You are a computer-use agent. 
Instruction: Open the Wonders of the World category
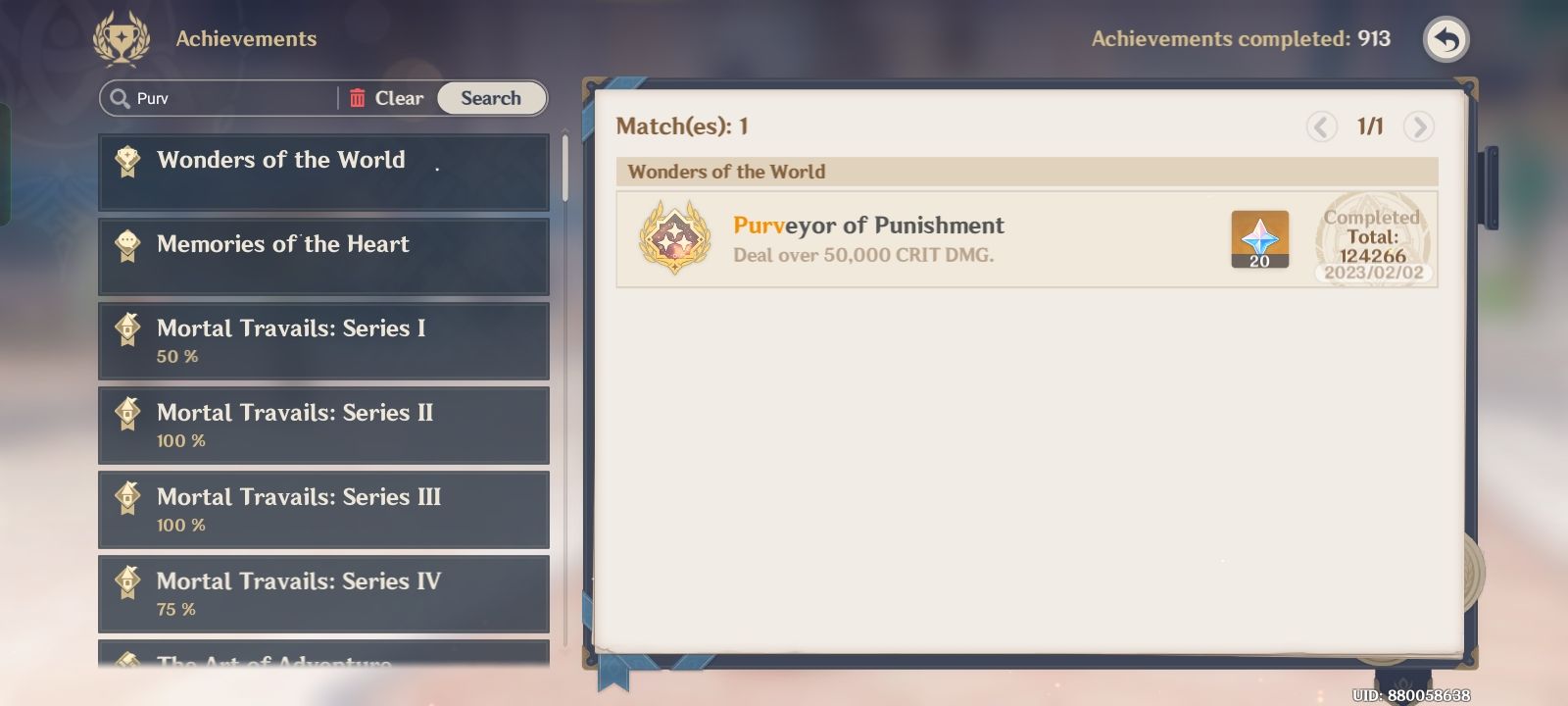click(323, 172)
